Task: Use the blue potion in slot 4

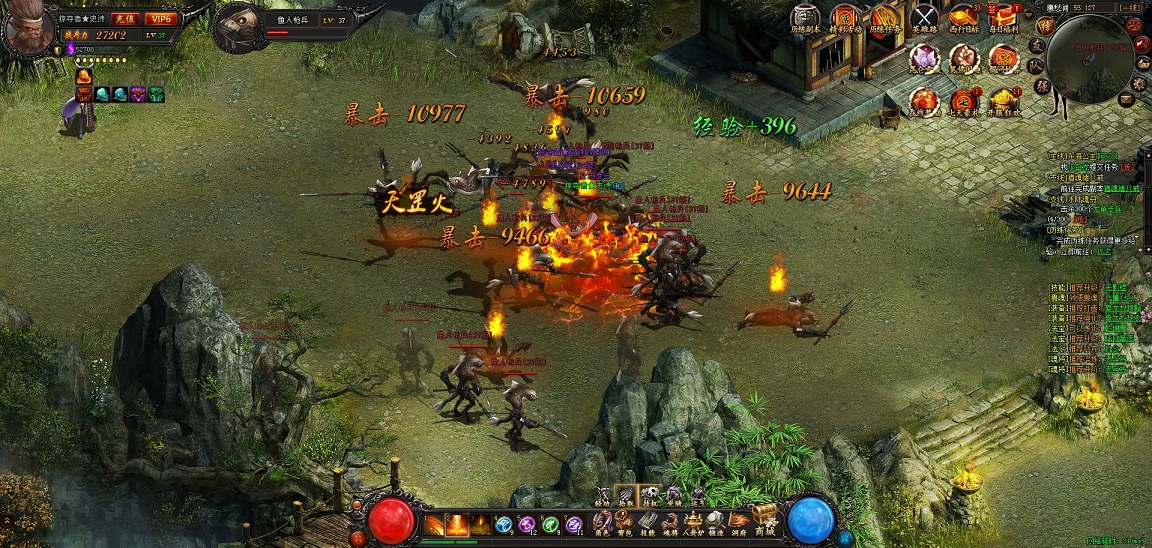Action: pyautogui.click(x=504, y=524)
